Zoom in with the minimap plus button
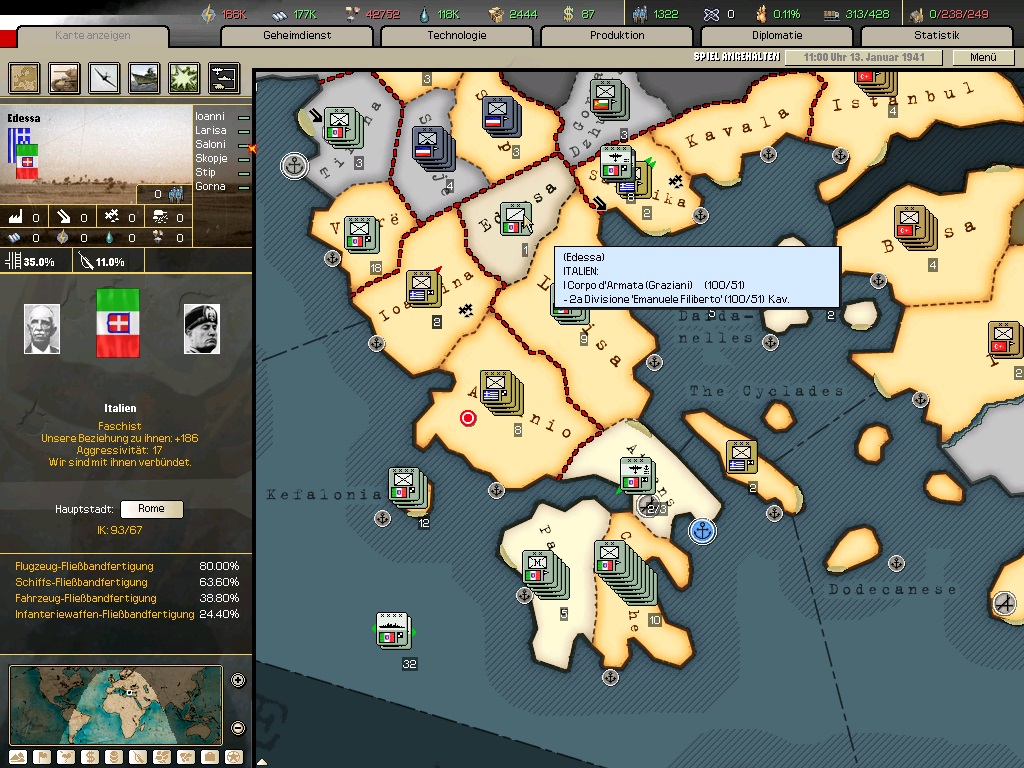 [x=238, y=681]
